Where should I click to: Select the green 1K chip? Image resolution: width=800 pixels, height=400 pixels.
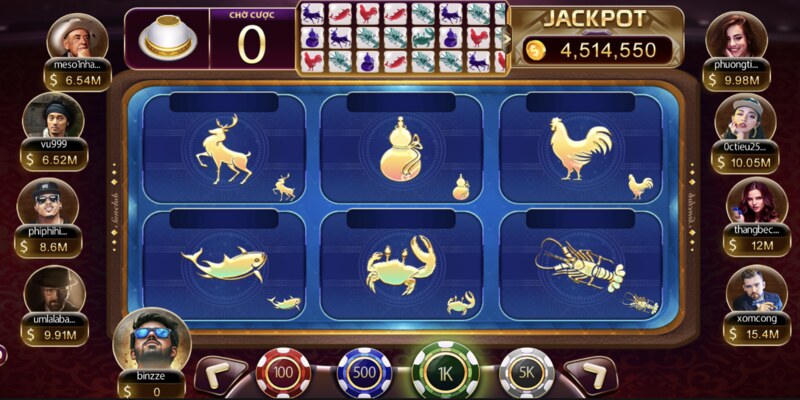coord(445,372)
